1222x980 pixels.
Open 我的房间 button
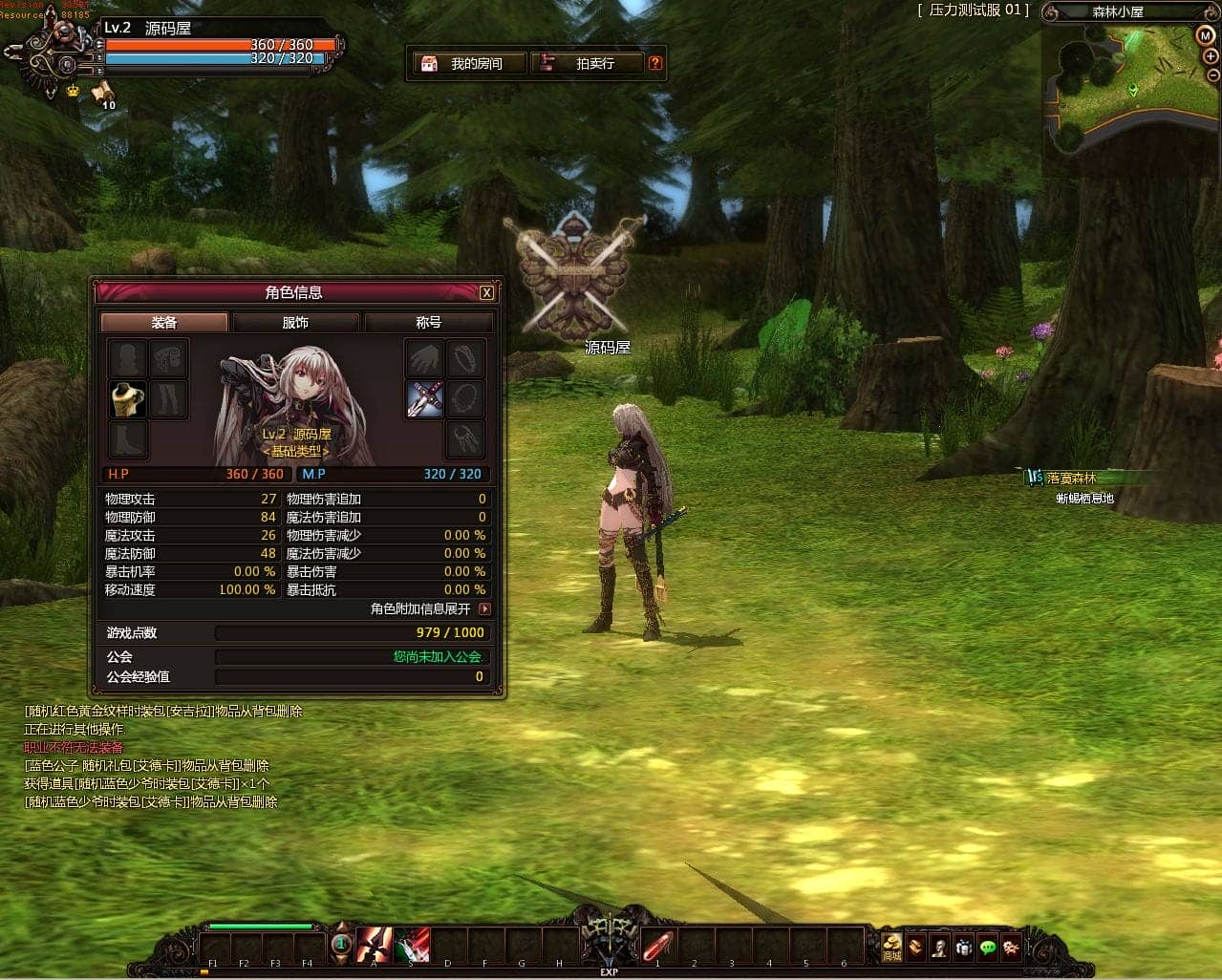click(468, 64)
